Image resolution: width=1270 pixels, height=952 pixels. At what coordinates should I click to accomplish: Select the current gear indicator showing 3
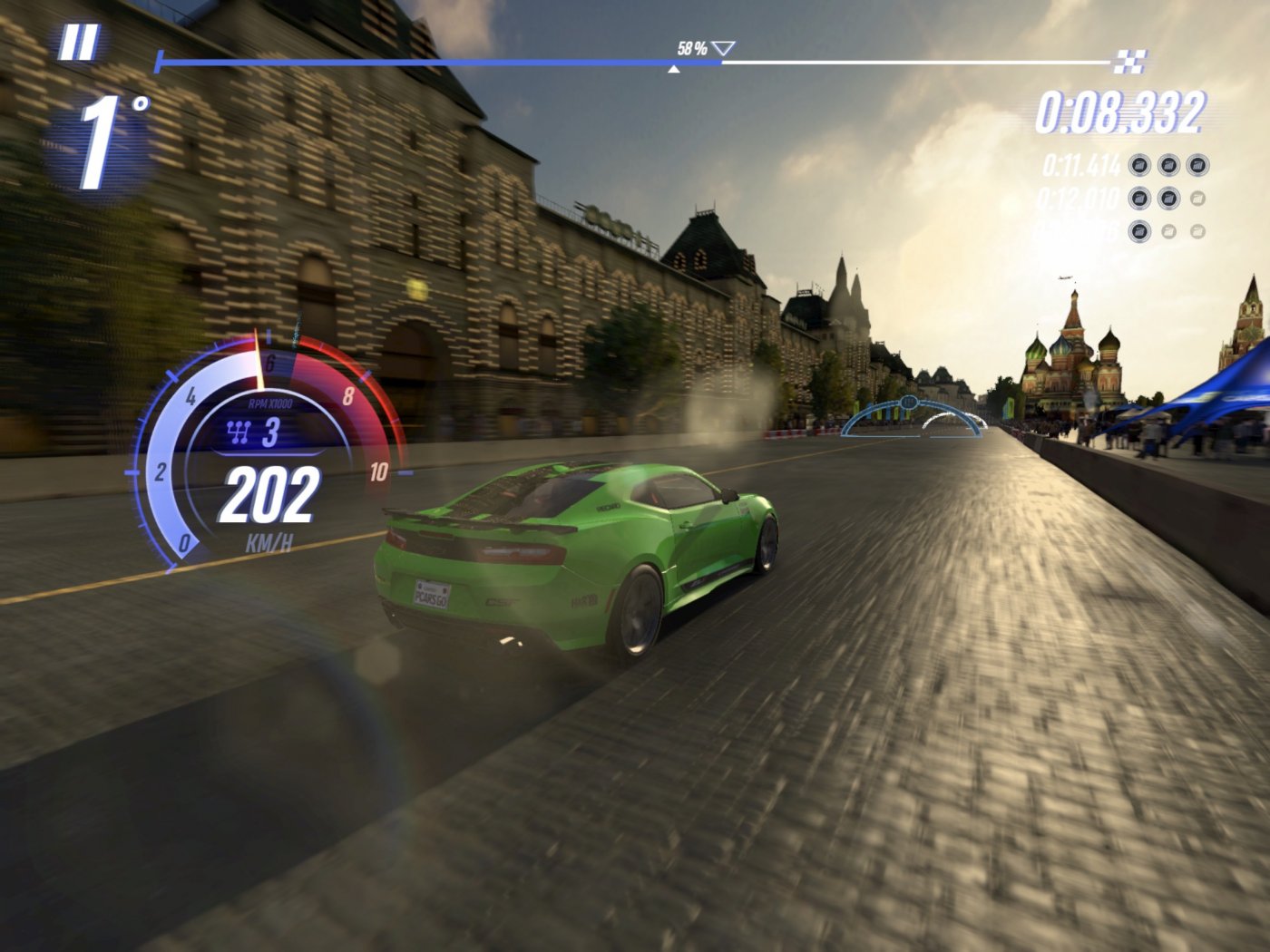pyautogui.click(x=273, y=433)
